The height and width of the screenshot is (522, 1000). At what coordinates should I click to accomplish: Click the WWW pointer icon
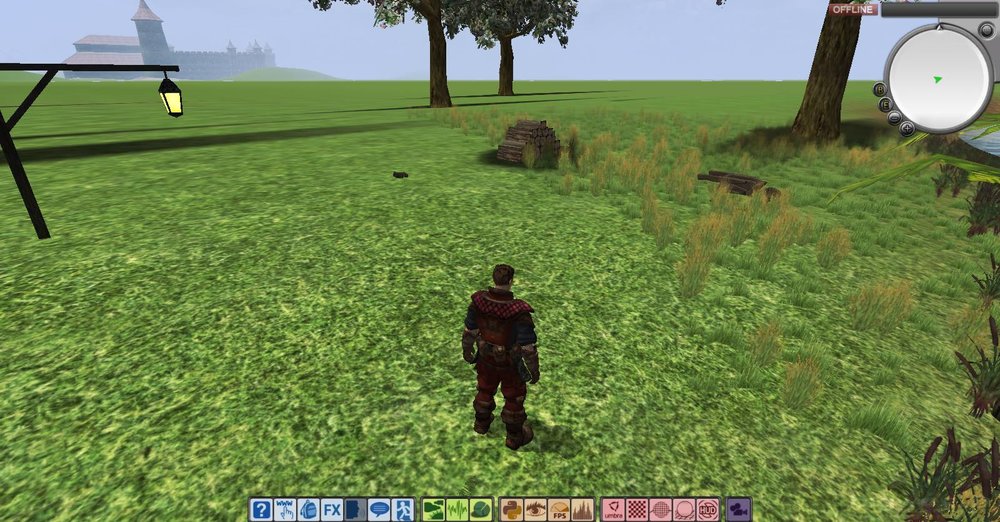284,510
